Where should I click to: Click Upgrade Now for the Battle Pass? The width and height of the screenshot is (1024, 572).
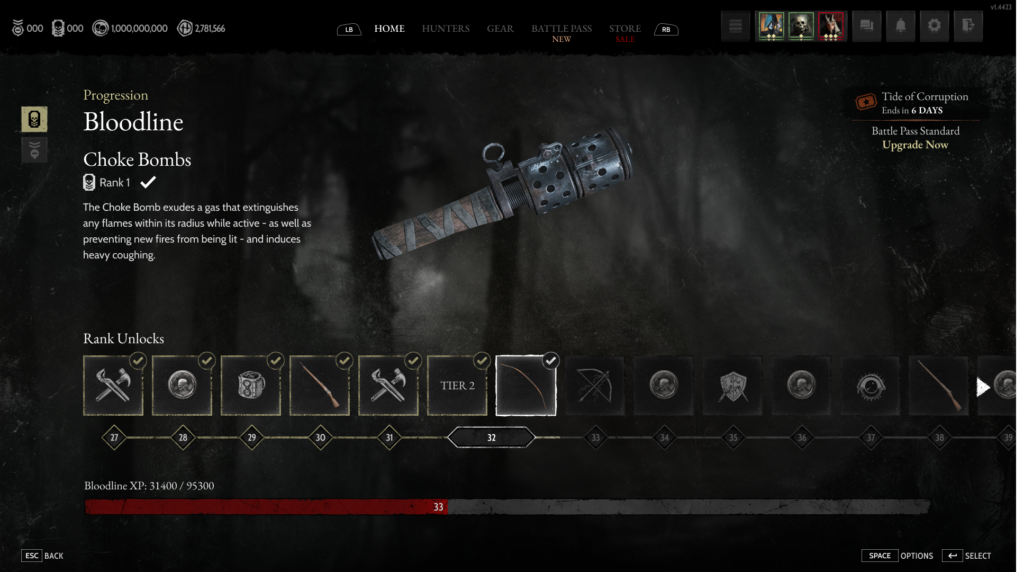pyautogui.click(x=915, y=145)
